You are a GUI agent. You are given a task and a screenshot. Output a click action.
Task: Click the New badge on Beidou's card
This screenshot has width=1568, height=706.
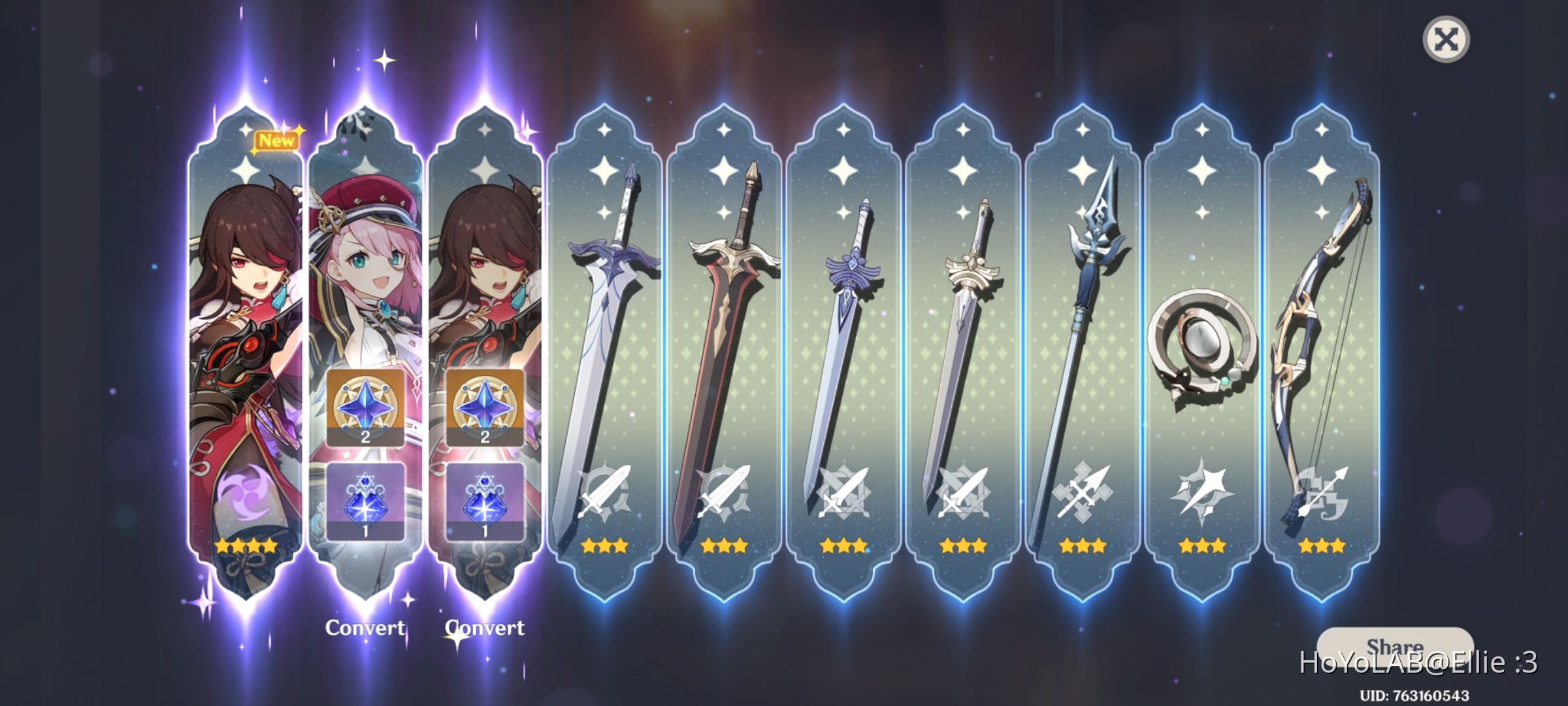coord(277,139)
